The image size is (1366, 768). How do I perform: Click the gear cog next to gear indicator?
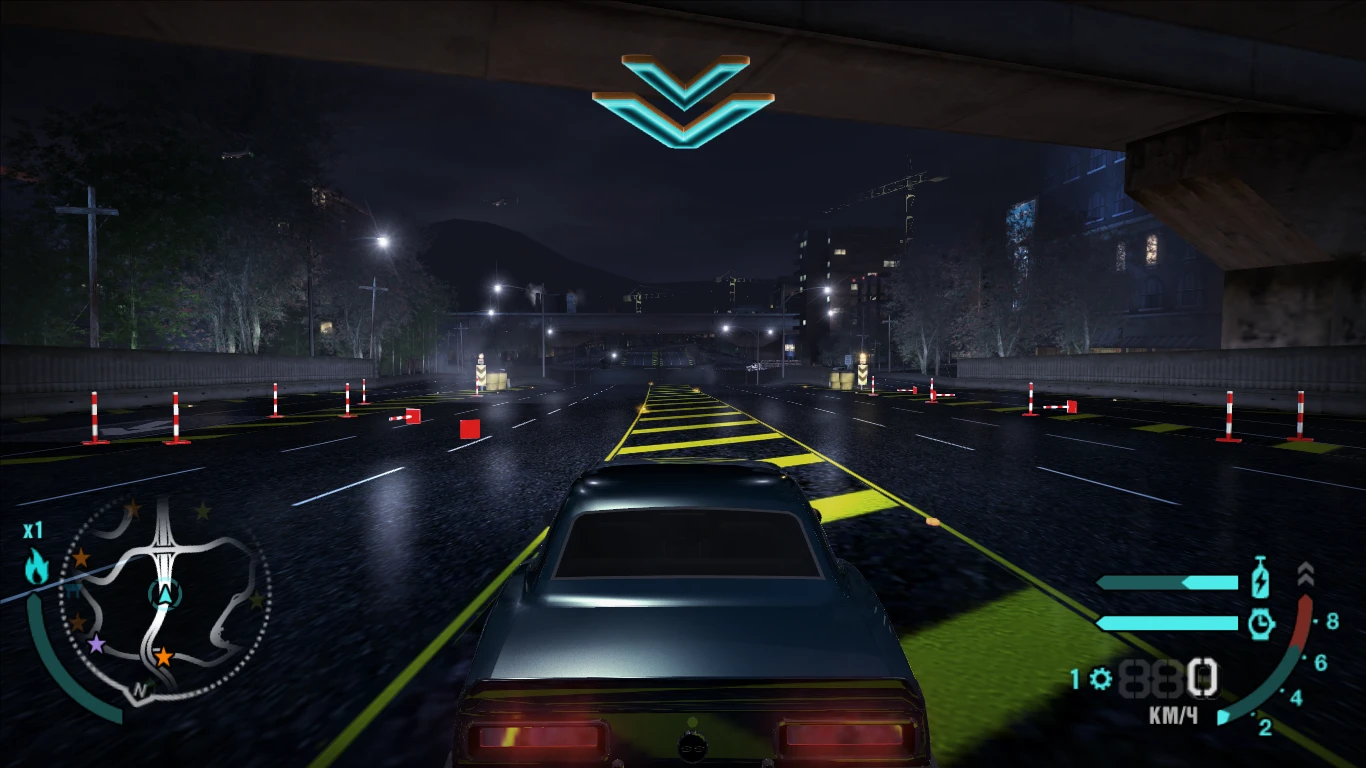1100,677
